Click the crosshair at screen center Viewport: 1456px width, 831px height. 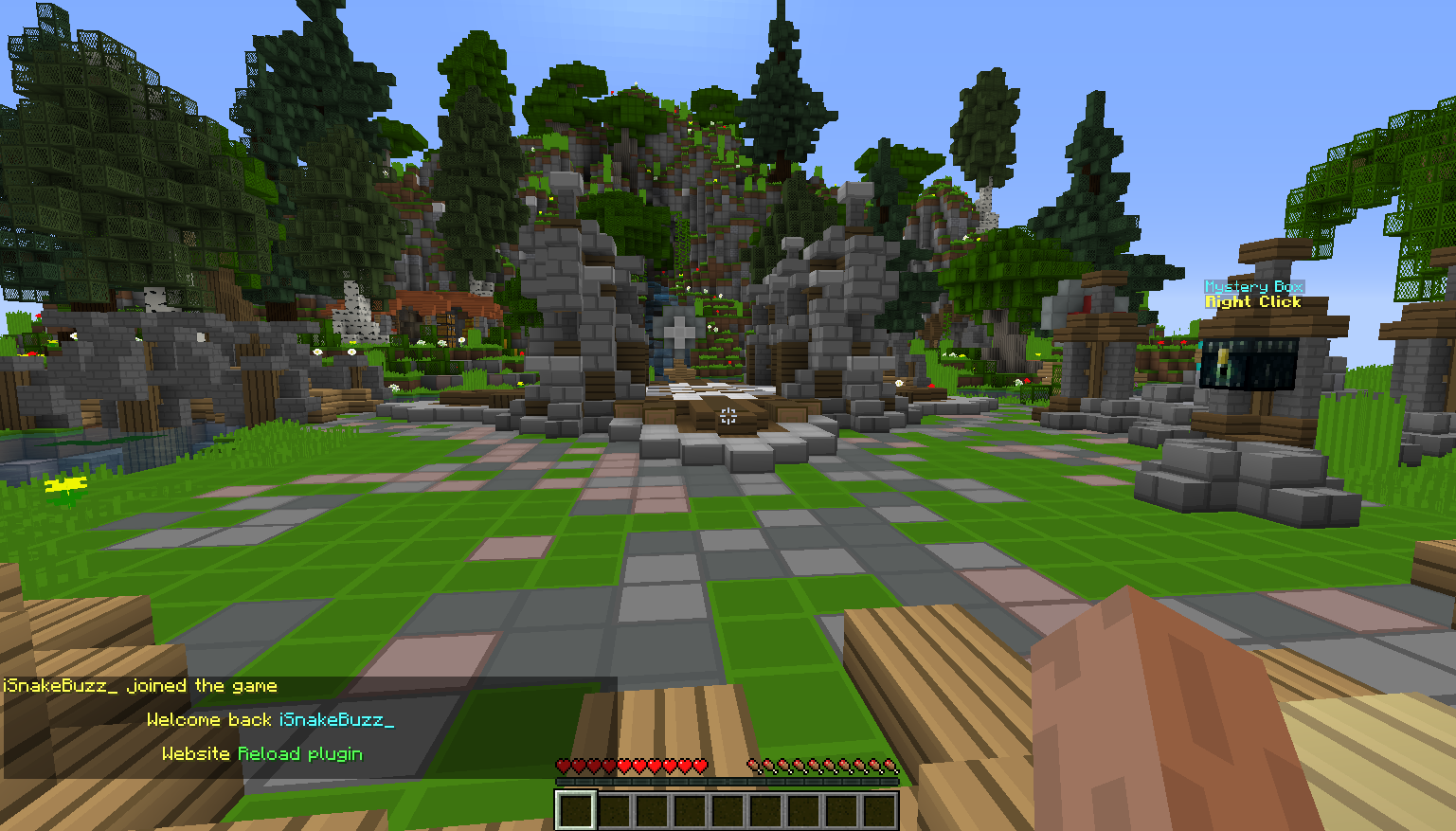[728, 415]
